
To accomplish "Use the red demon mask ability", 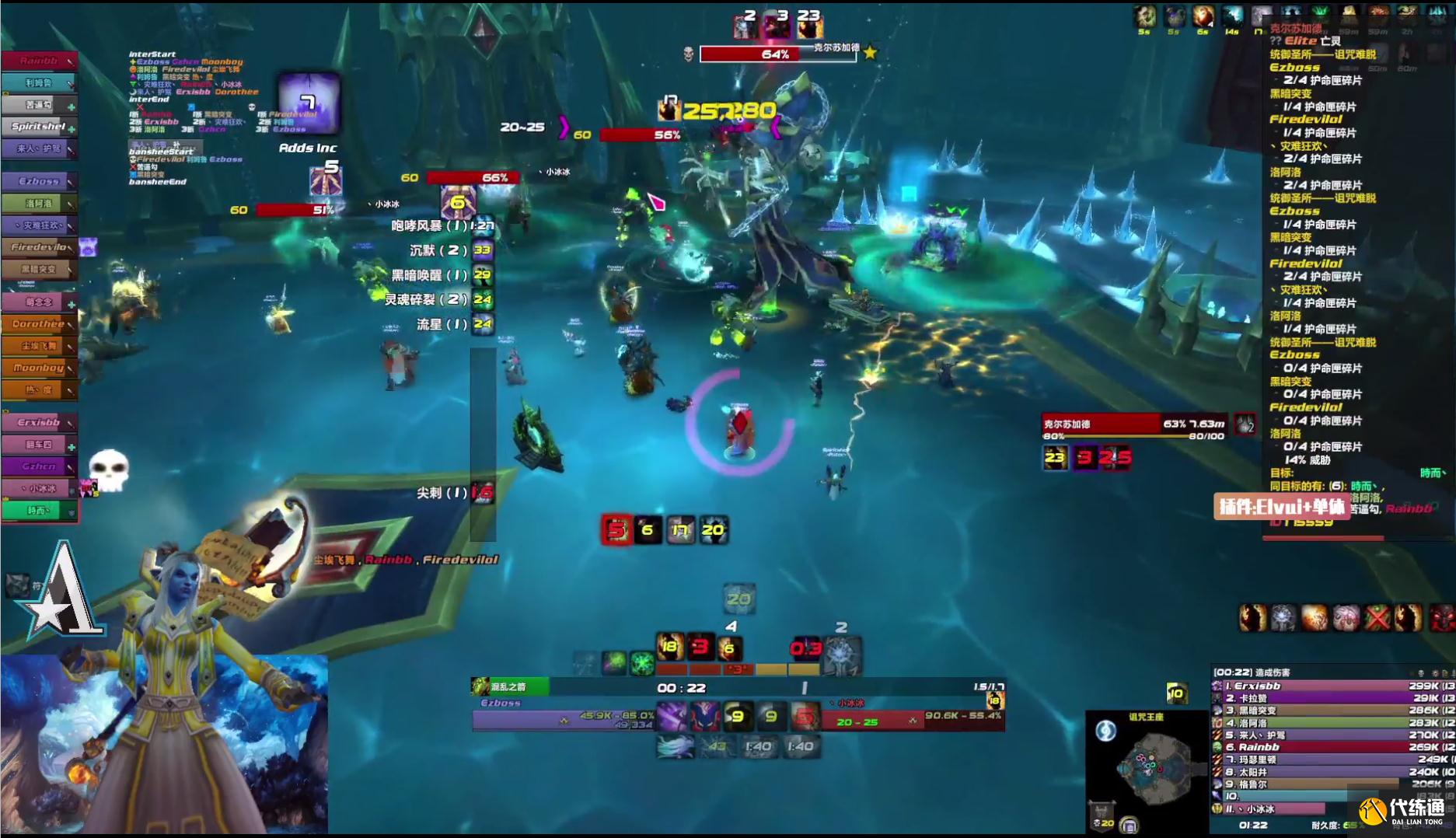I will (x=705, y=716).
